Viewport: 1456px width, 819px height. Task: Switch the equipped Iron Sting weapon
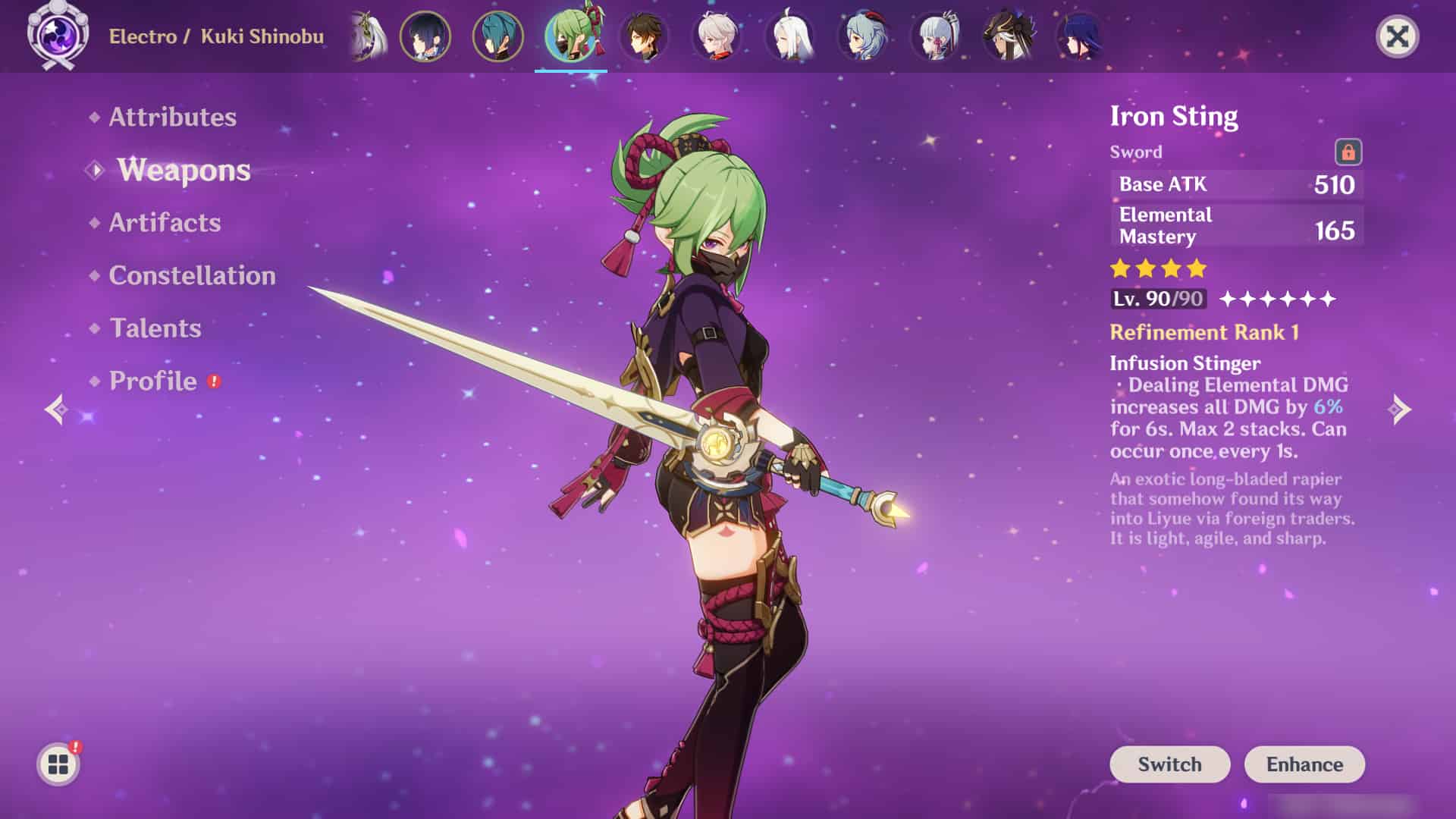click(x=1169, y=764)
